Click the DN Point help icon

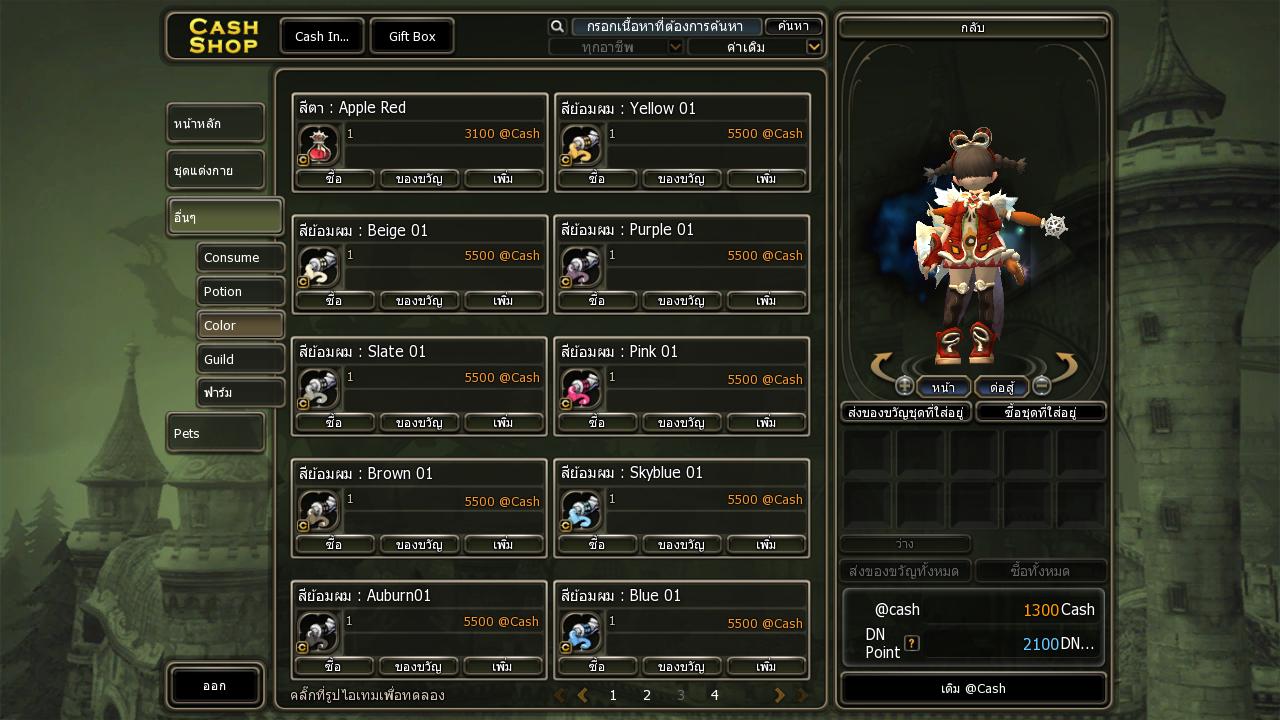pyautogui.click(x=911, y=643)
